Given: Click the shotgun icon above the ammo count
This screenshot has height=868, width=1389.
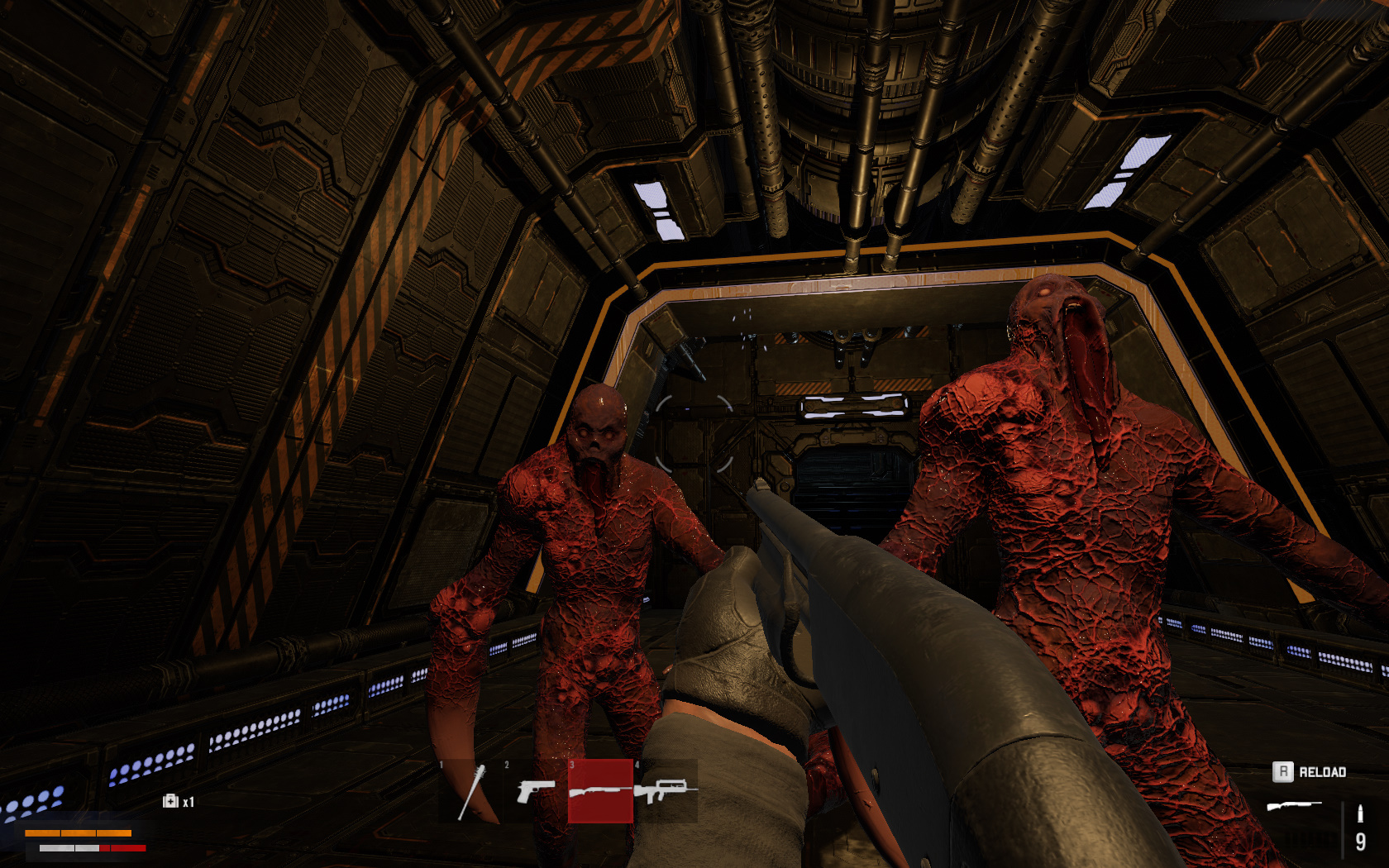Looking at the screenshot, I should tap(1295, 804).
